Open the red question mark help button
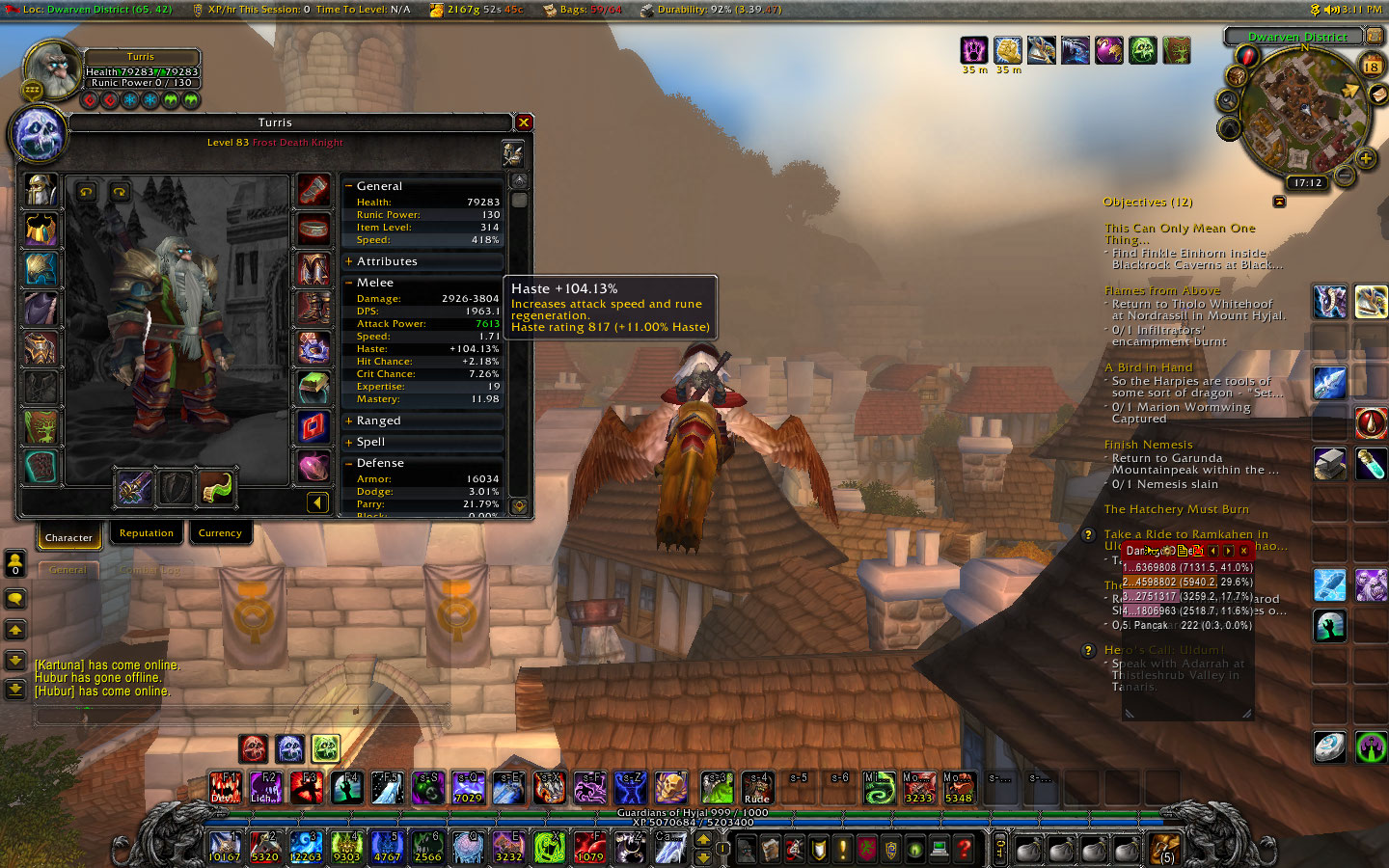Image resolution: width=1389 pixels, height=868 pixels. [x=964, y=849]
